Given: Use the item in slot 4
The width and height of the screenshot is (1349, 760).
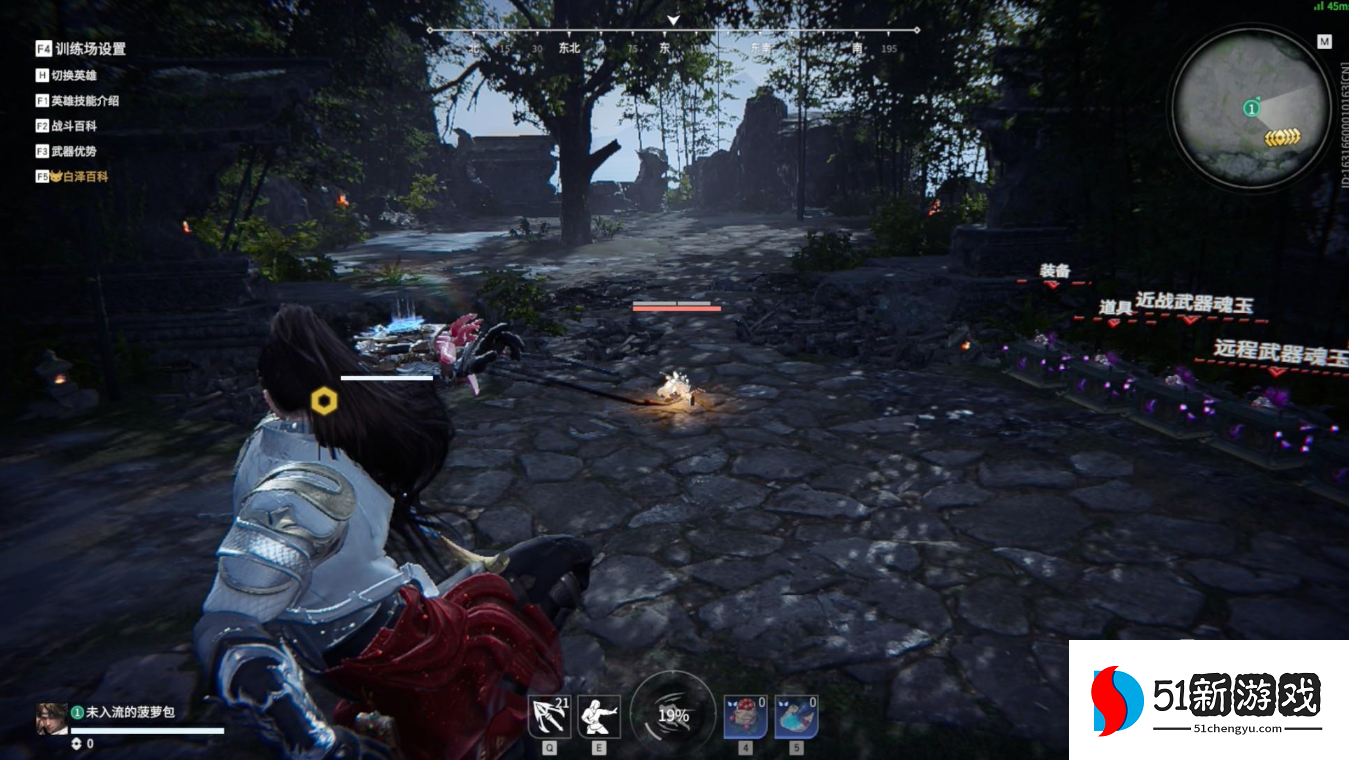Looking at the screenshot, I should [x=745, y=717].
